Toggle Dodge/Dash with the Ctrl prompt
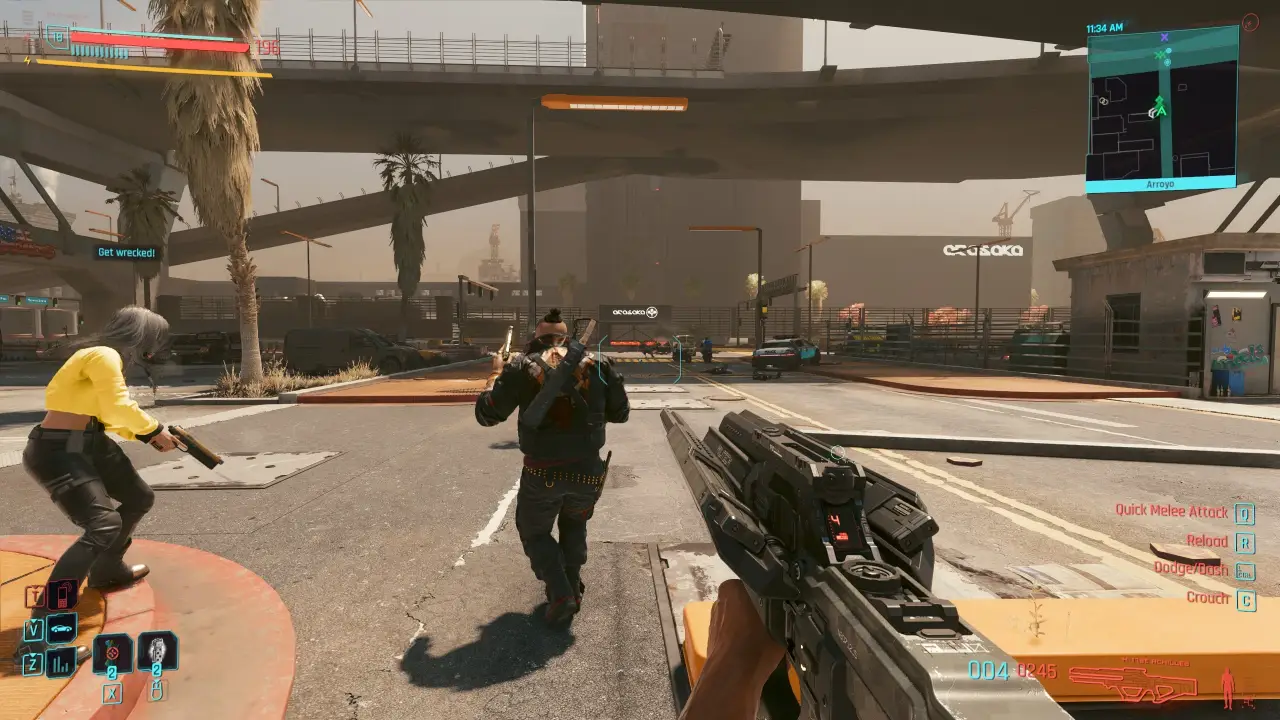 click(x=1243, y=569)
